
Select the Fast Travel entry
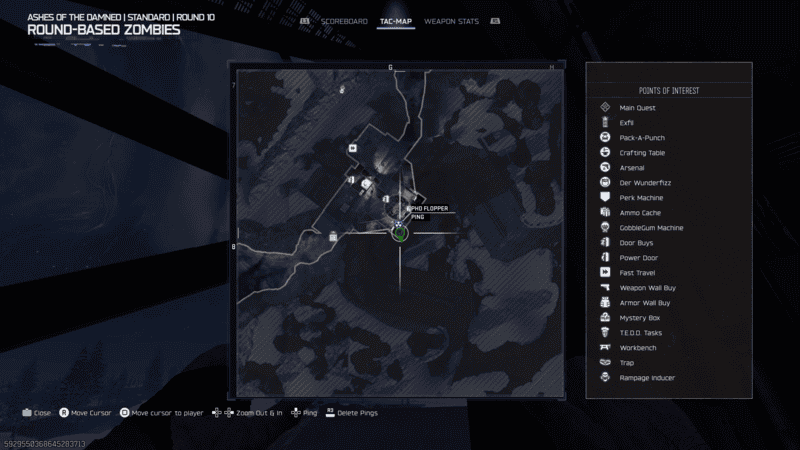coord(637,272)
